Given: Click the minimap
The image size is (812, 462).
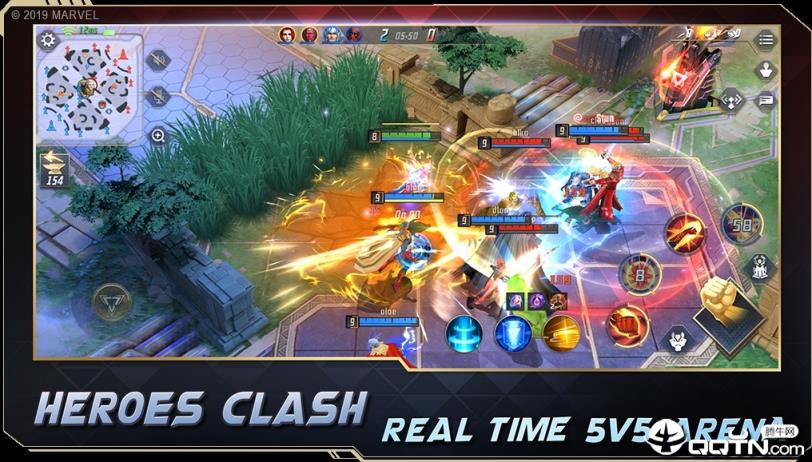Looking at the screenshot, I should pos(89,88).
